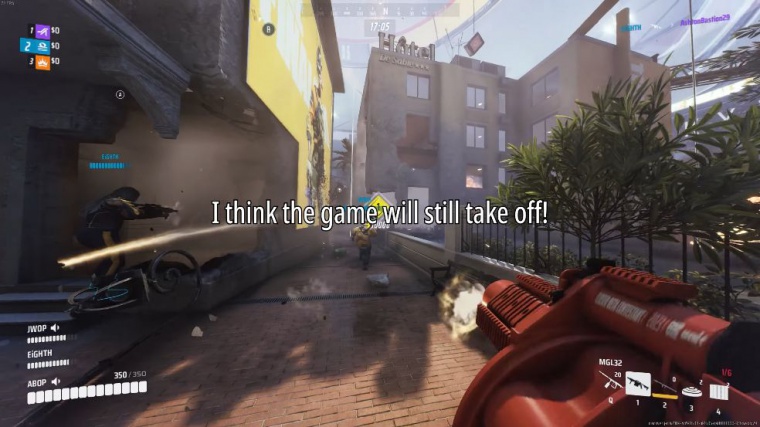Click the purple first-place team badge
Viewport: 760px width, 427px height.
pos(42,30)
